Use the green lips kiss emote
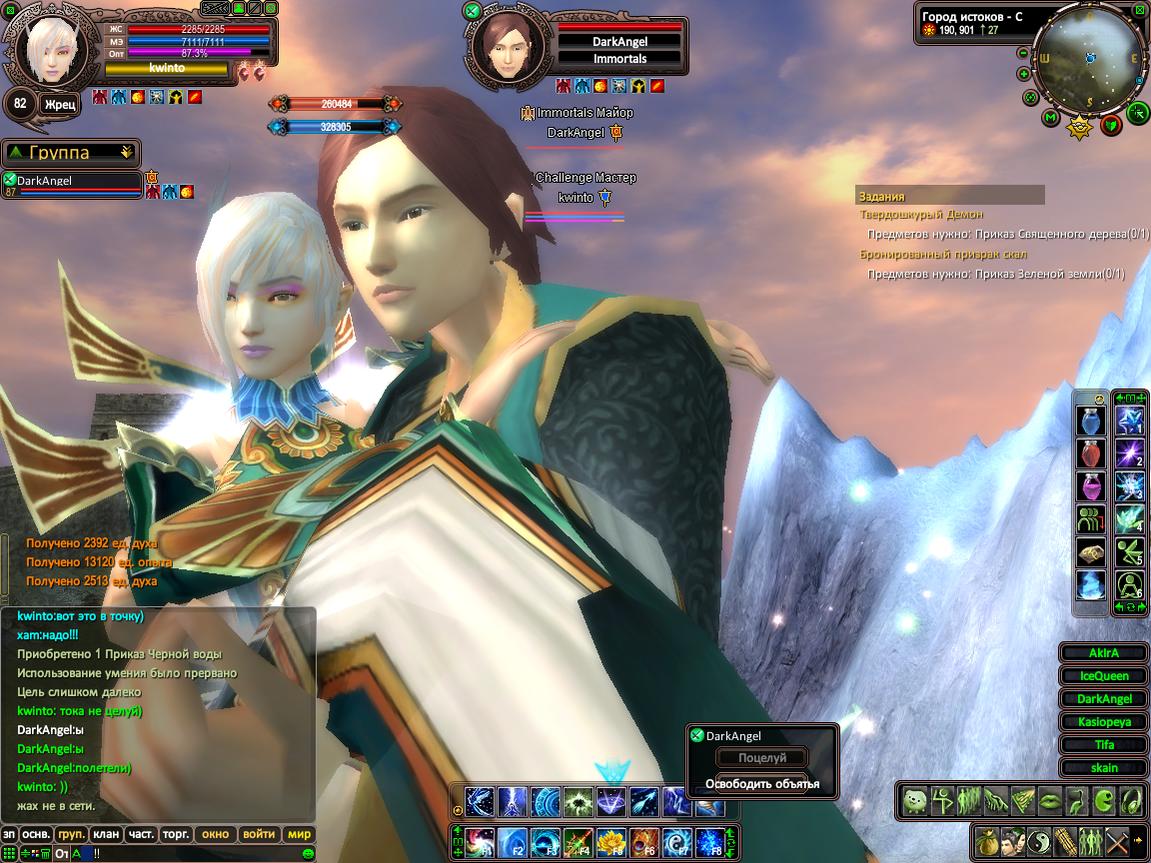1151x863 pixels. (x=1050, y=800)
